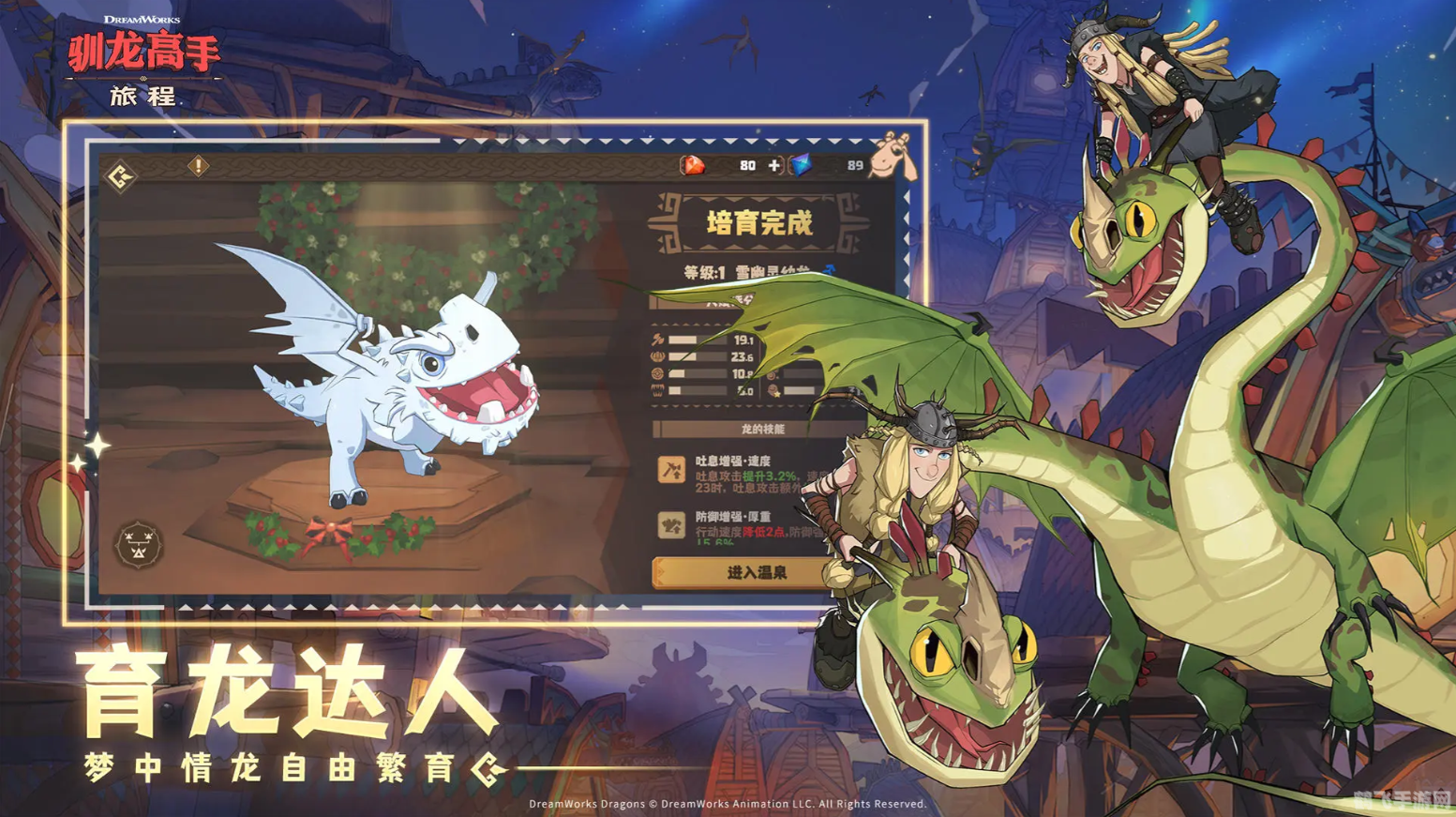Image resolution: width=1456 pixels, height=817 pixels.
Task: Click the blue crystal currency icon
Action: 800,166
